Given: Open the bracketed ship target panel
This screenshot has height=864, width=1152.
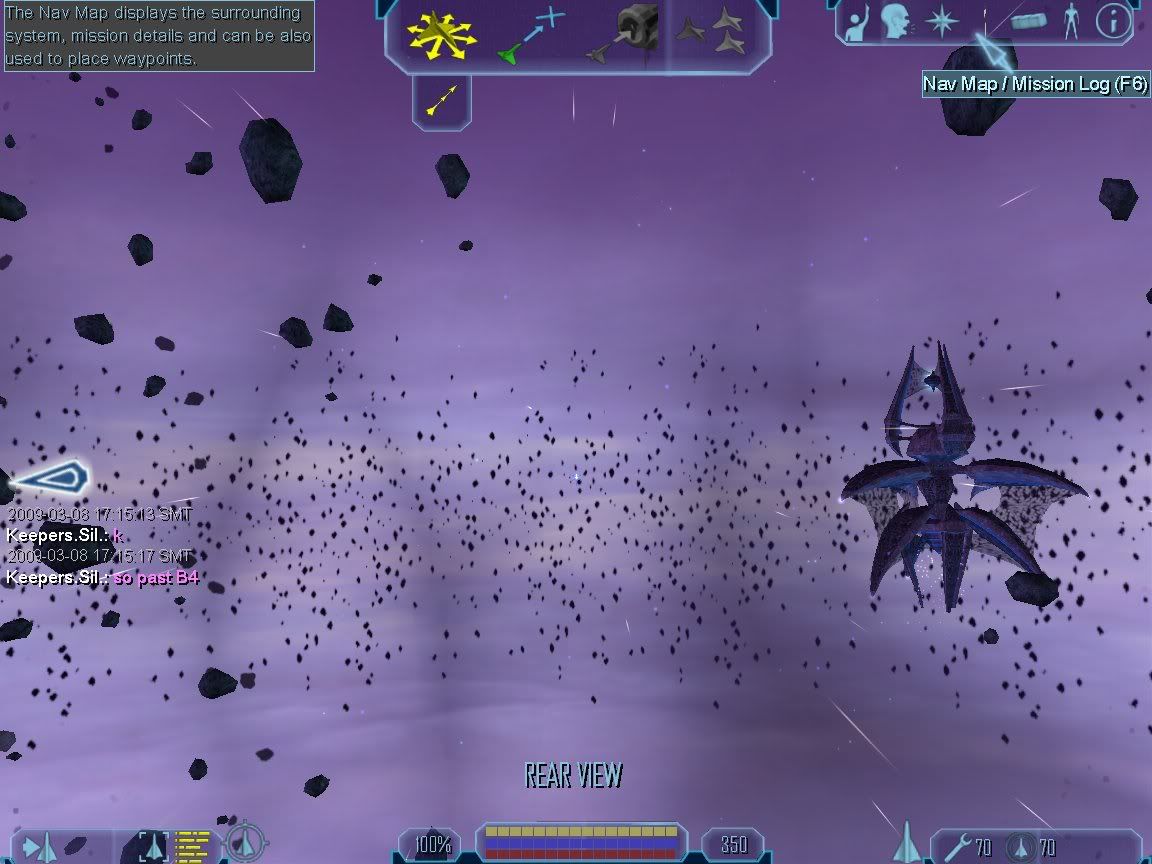Looking at the screenshot, I should (155, 846).
